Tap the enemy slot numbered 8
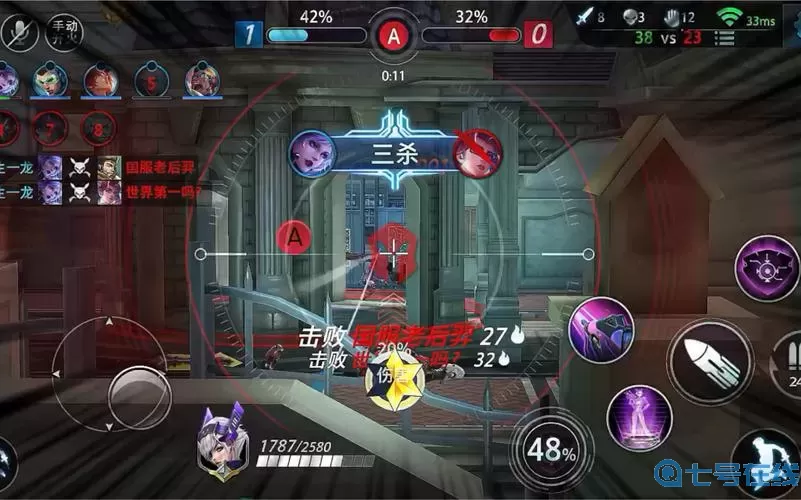Image resolution: width=801 pixels, height=500 pixels. pos(98,128)
